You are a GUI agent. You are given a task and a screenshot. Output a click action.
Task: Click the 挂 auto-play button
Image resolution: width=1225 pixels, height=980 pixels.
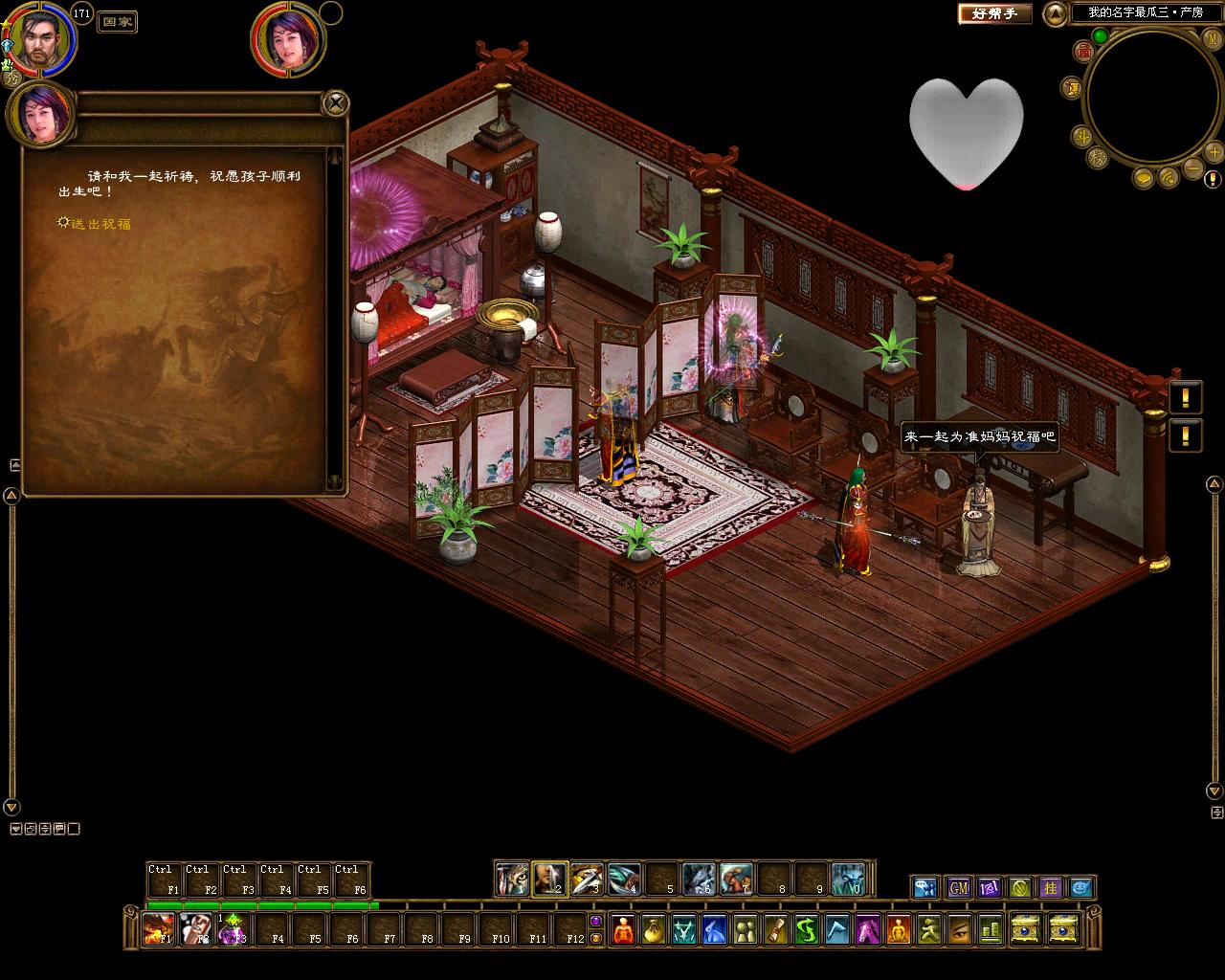click(x=1051, y=888)
